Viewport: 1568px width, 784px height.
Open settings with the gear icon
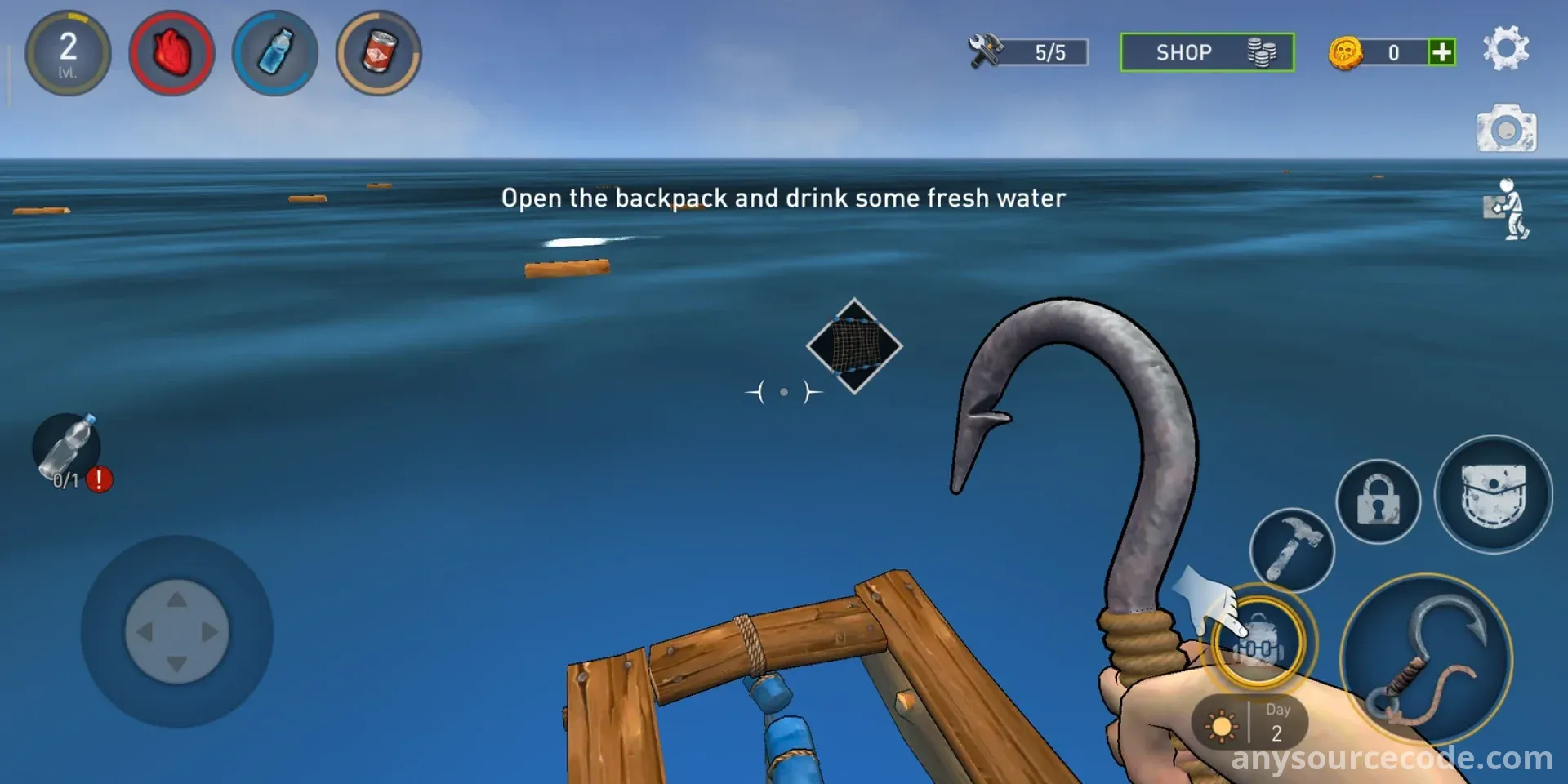click(x=1505, y=49)
